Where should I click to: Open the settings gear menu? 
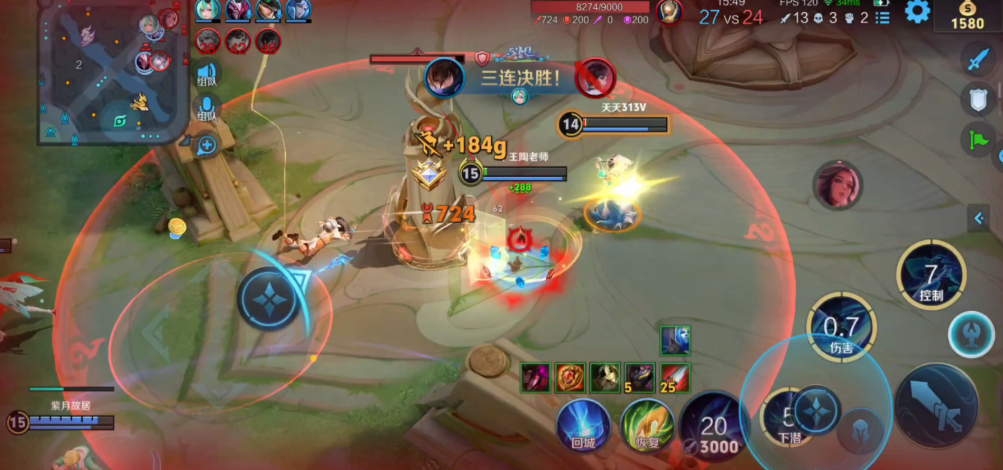pyautogui.click(x=917, y=12)
